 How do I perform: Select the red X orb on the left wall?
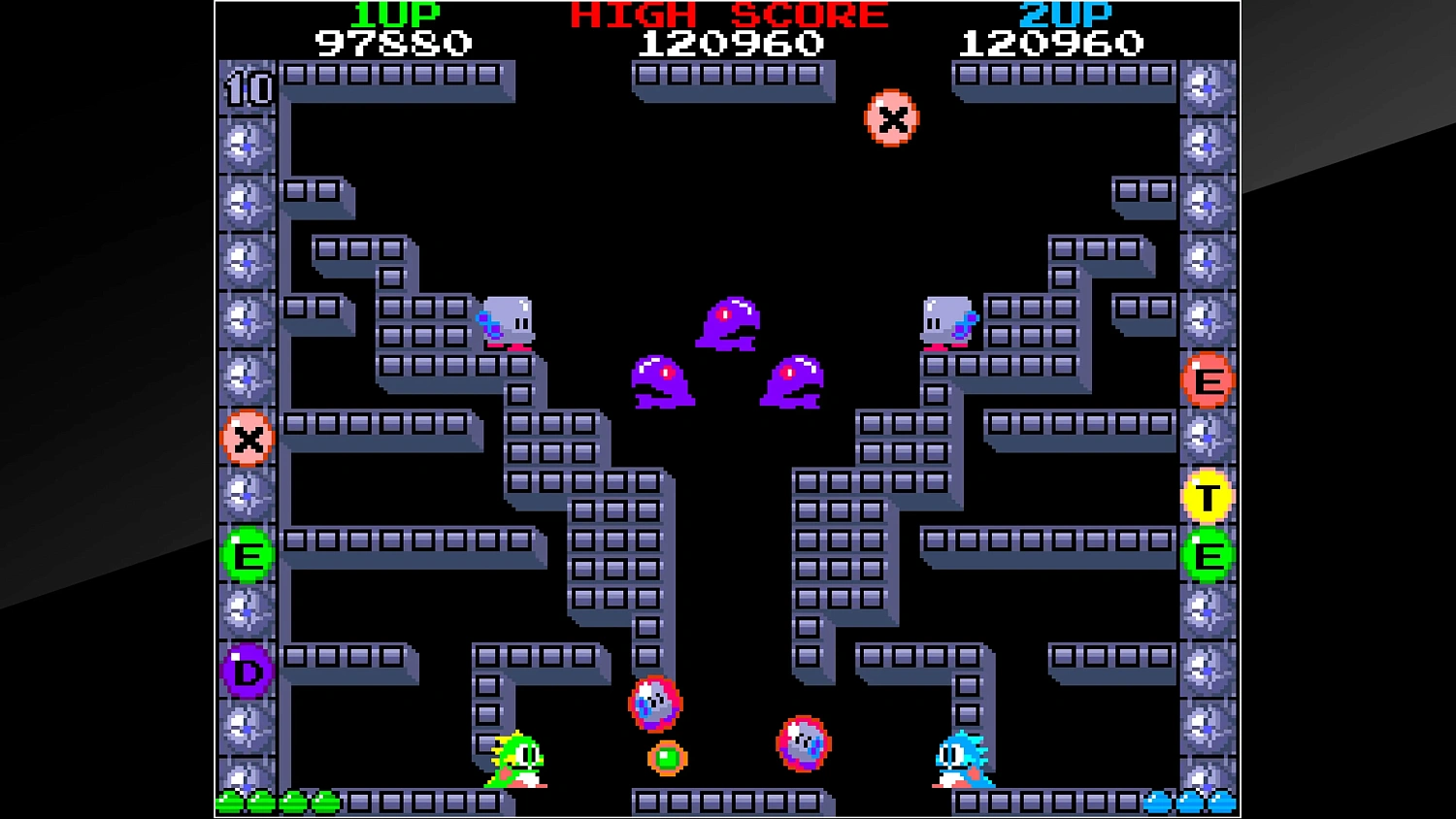pyautogui.click(x=247, y=438)
